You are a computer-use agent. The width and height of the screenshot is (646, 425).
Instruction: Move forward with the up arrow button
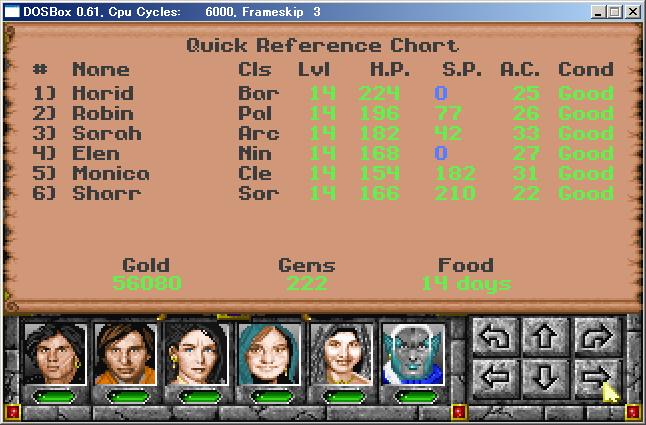tap(545, 337)
